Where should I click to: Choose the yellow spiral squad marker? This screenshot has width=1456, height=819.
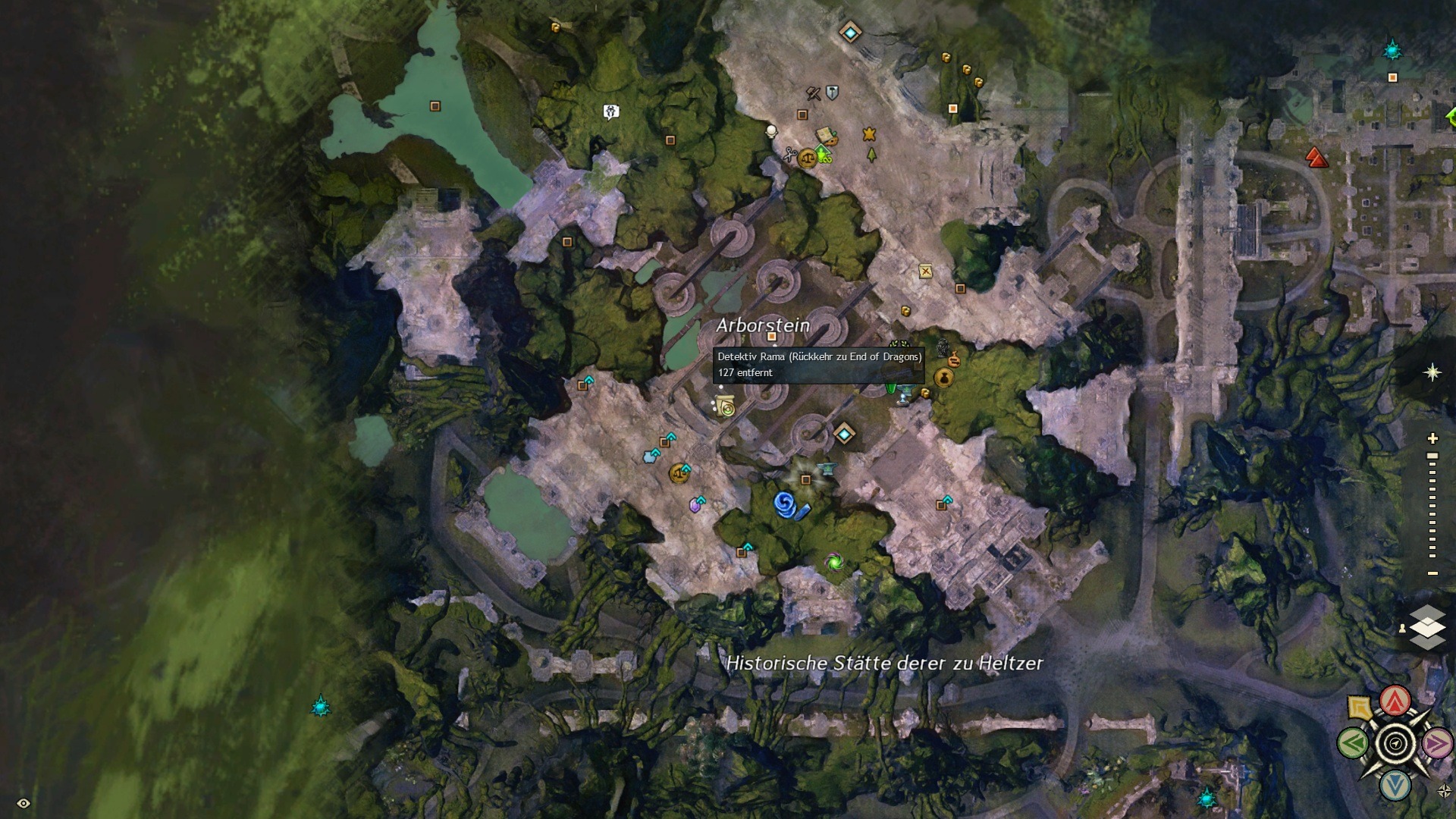tap(1360, 708)
